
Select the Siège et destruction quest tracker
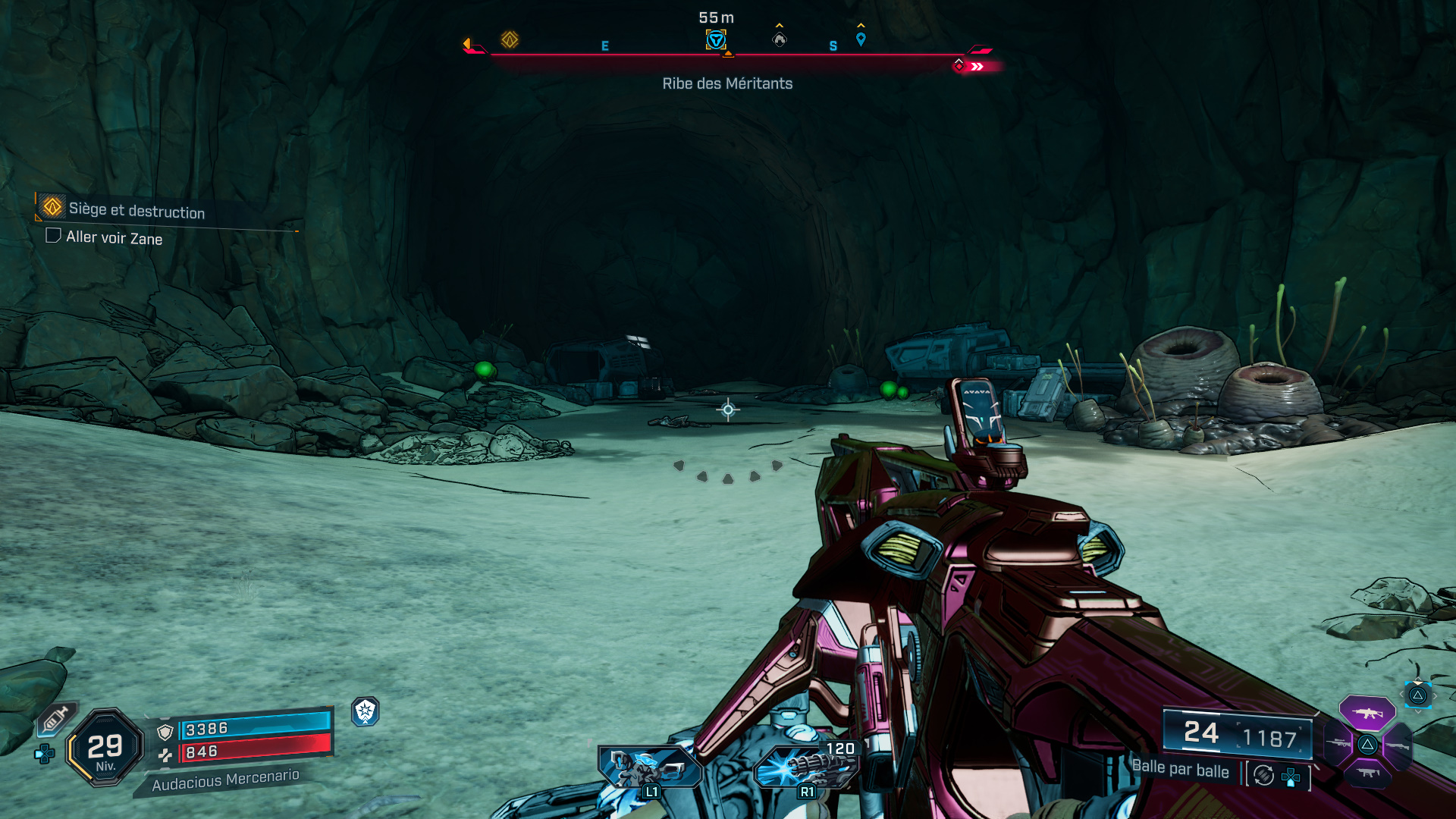(136, 210)
